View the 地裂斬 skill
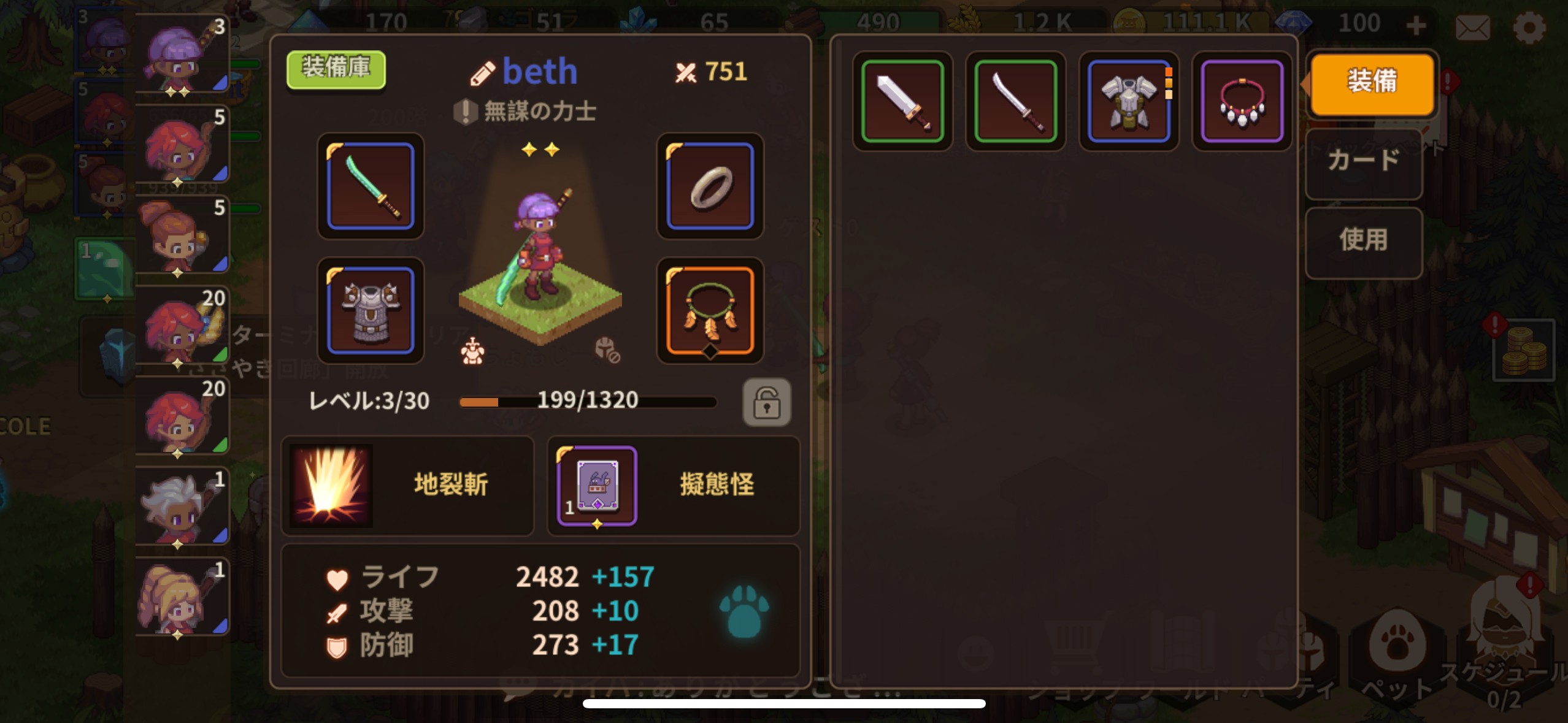Image resolution: width=1568 pixels, height=723 pixels. (407, 485)
